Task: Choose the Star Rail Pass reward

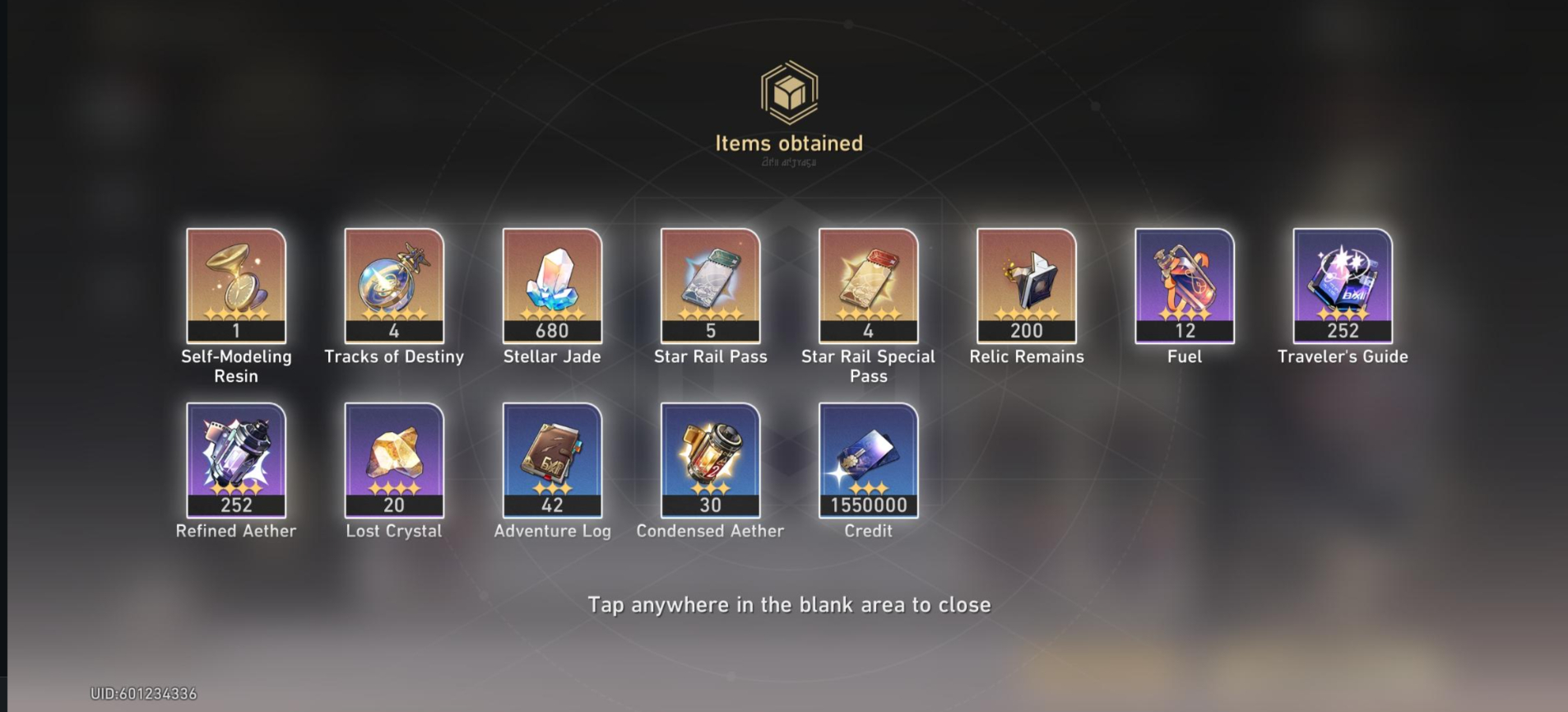Action: click(710, 285)
